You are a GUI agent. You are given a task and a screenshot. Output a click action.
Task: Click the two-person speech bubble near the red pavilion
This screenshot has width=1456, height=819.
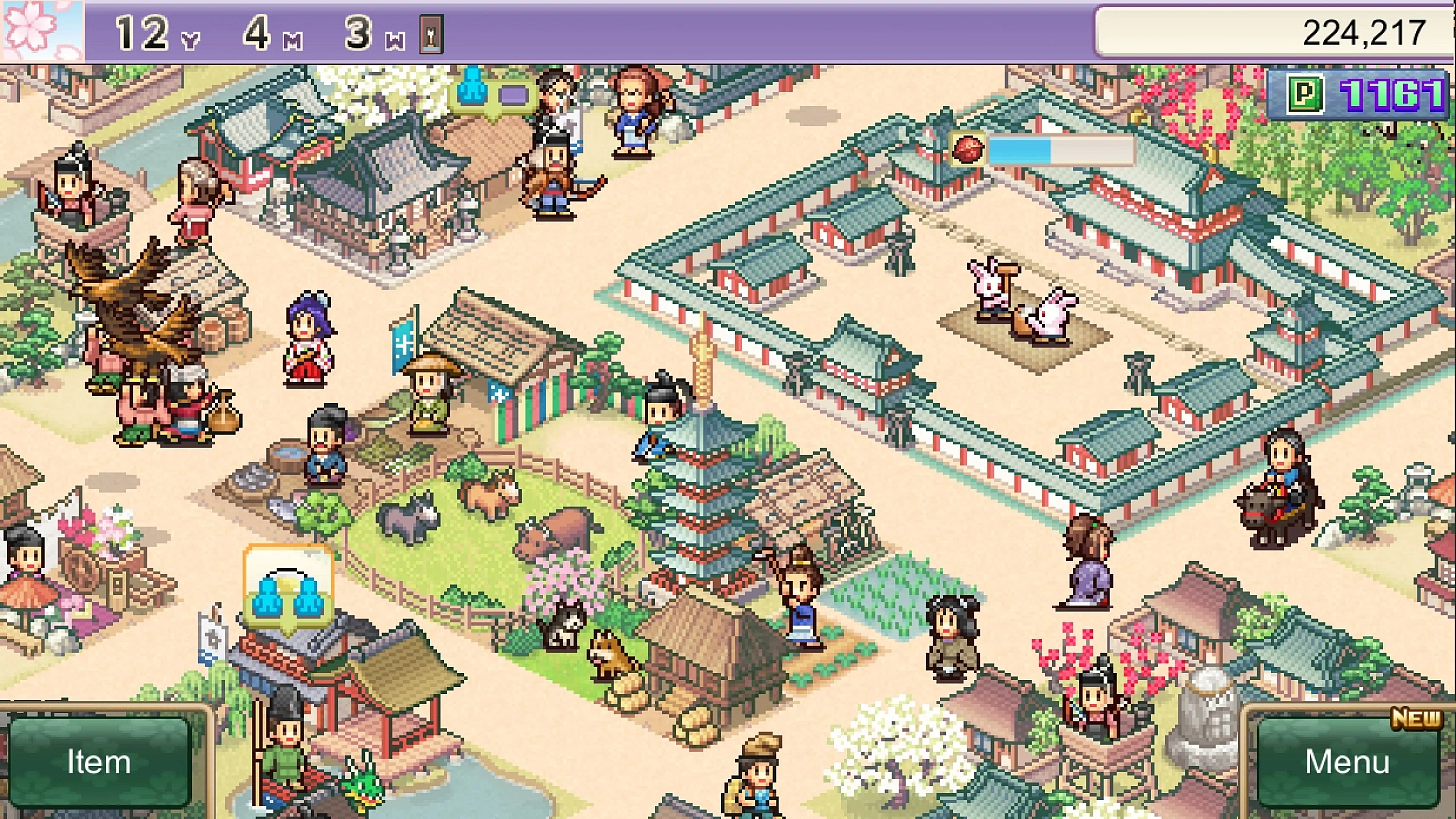(x=287, y=584)
